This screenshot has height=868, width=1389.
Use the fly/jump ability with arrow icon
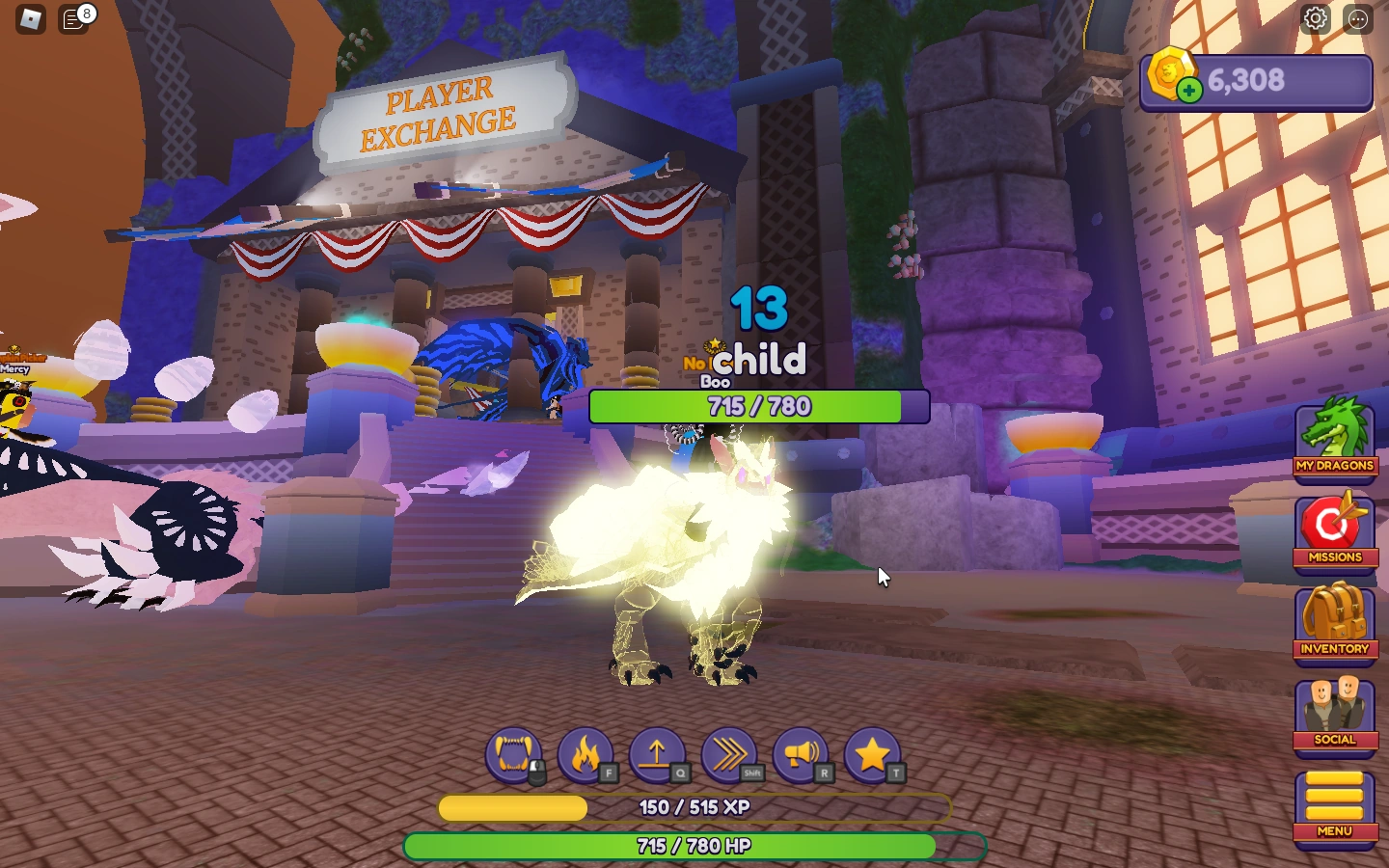pyautogui.click(x=659, y=756)
